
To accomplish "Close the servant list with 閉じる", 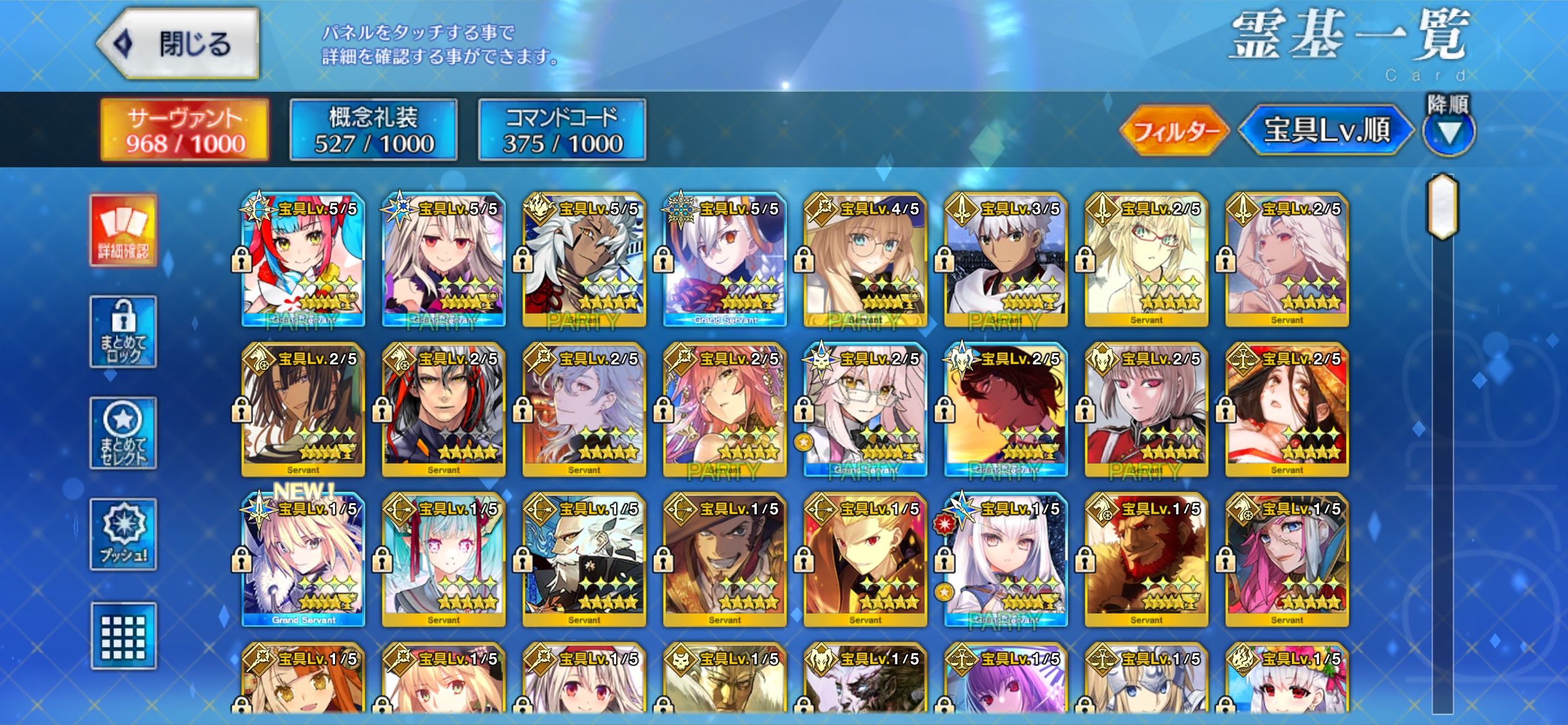I will pyautogui.click(x=178, y=43).
